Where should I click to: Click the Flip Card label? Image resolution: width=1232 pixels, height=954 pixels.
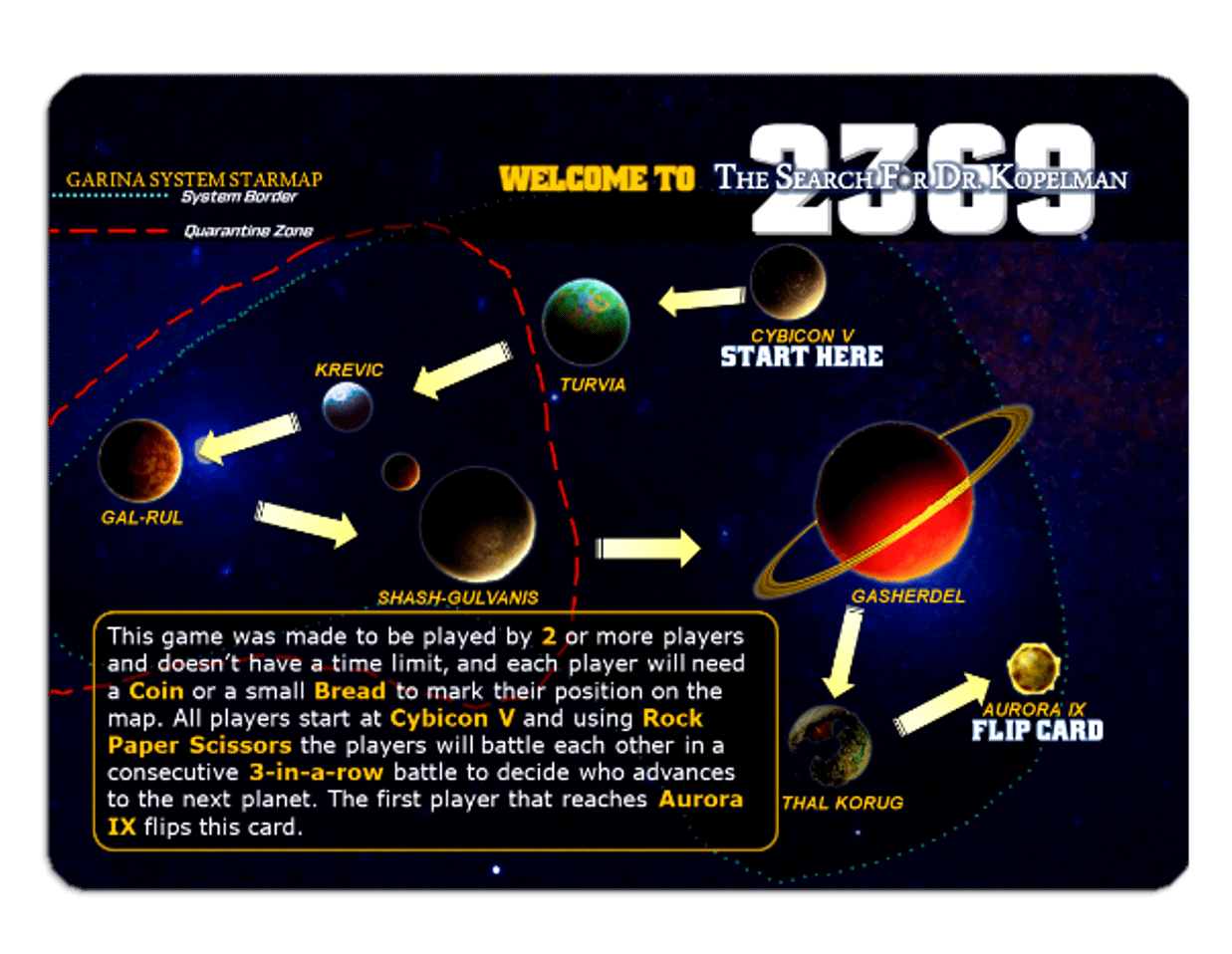[1037, 731]
